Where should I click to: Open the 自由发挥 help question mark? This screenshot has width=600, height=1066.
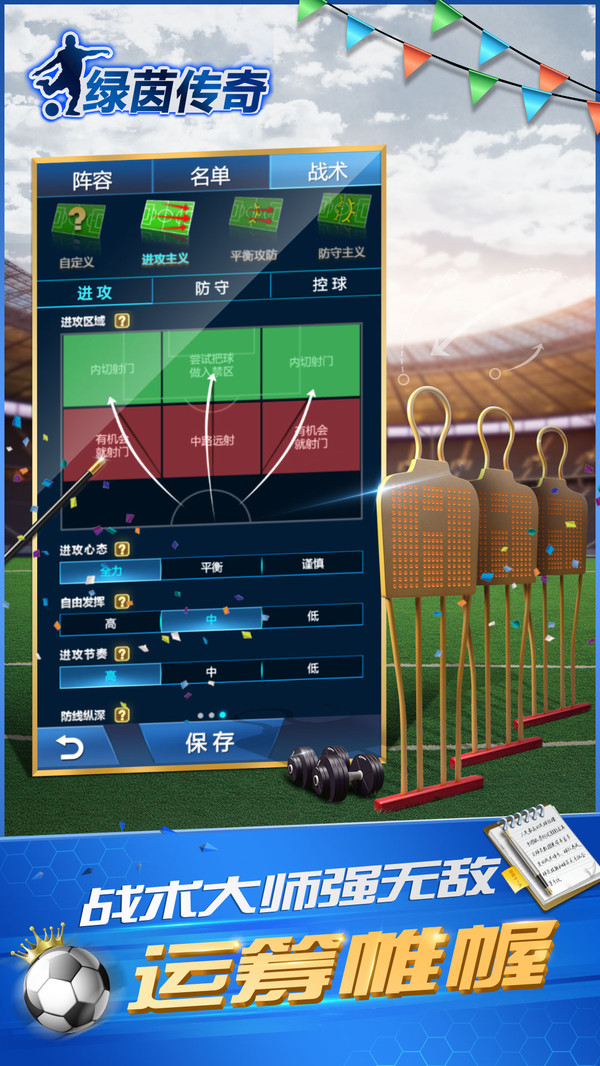pyautogui.click(x=122, y=601)
